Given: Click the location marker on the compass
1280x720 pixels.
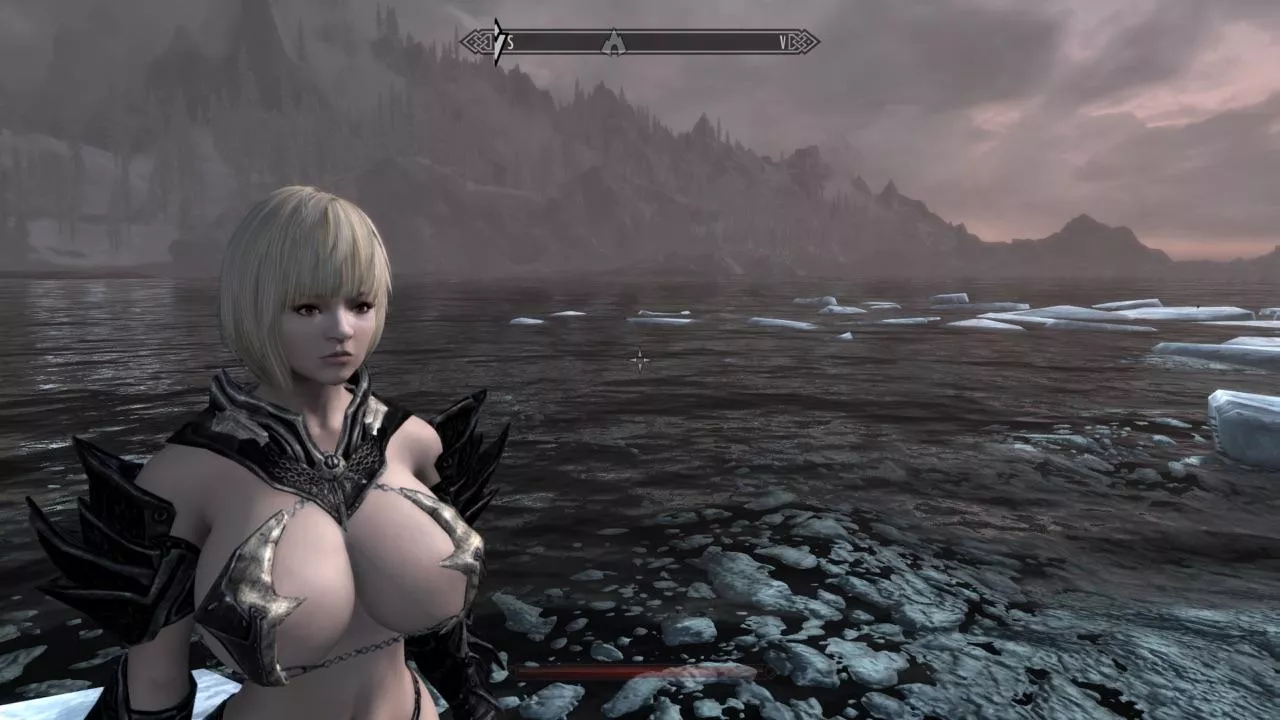Looking at the screenshot, I should click(612, 43).
